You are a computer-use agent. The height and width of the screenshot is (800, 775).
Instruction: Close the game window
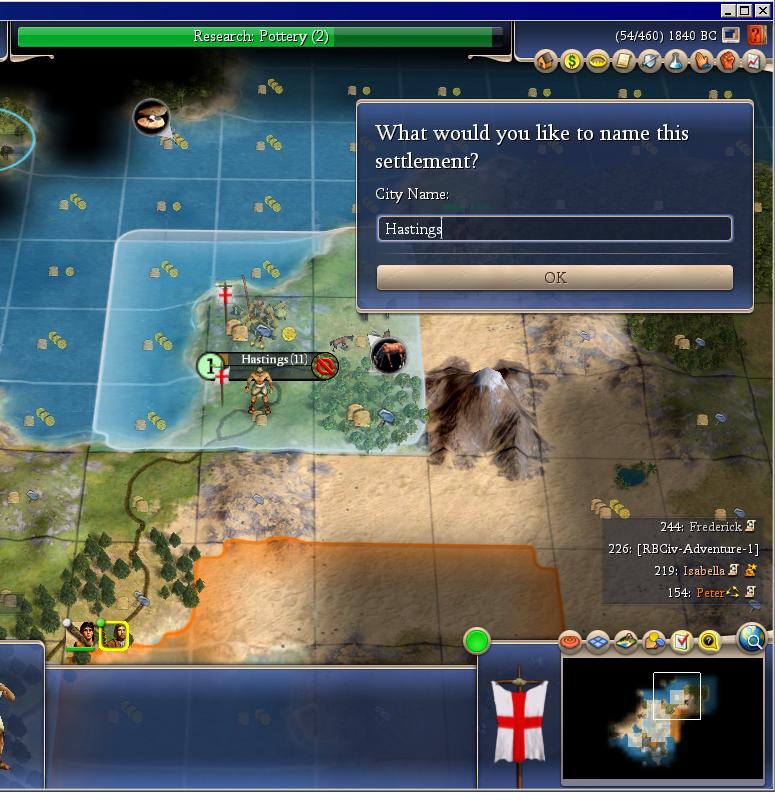point(762,10)
